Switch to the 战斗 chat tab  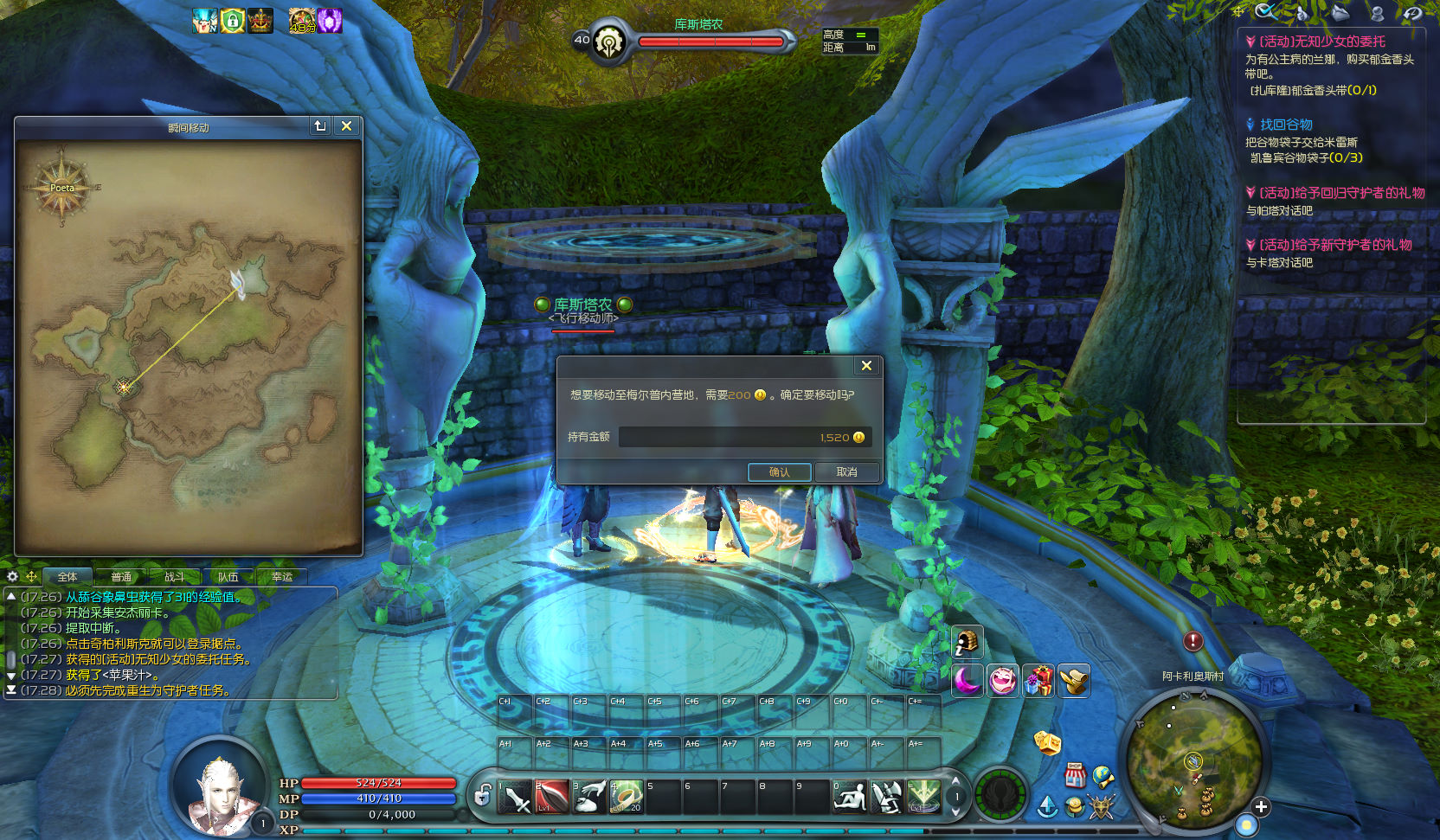175,577
